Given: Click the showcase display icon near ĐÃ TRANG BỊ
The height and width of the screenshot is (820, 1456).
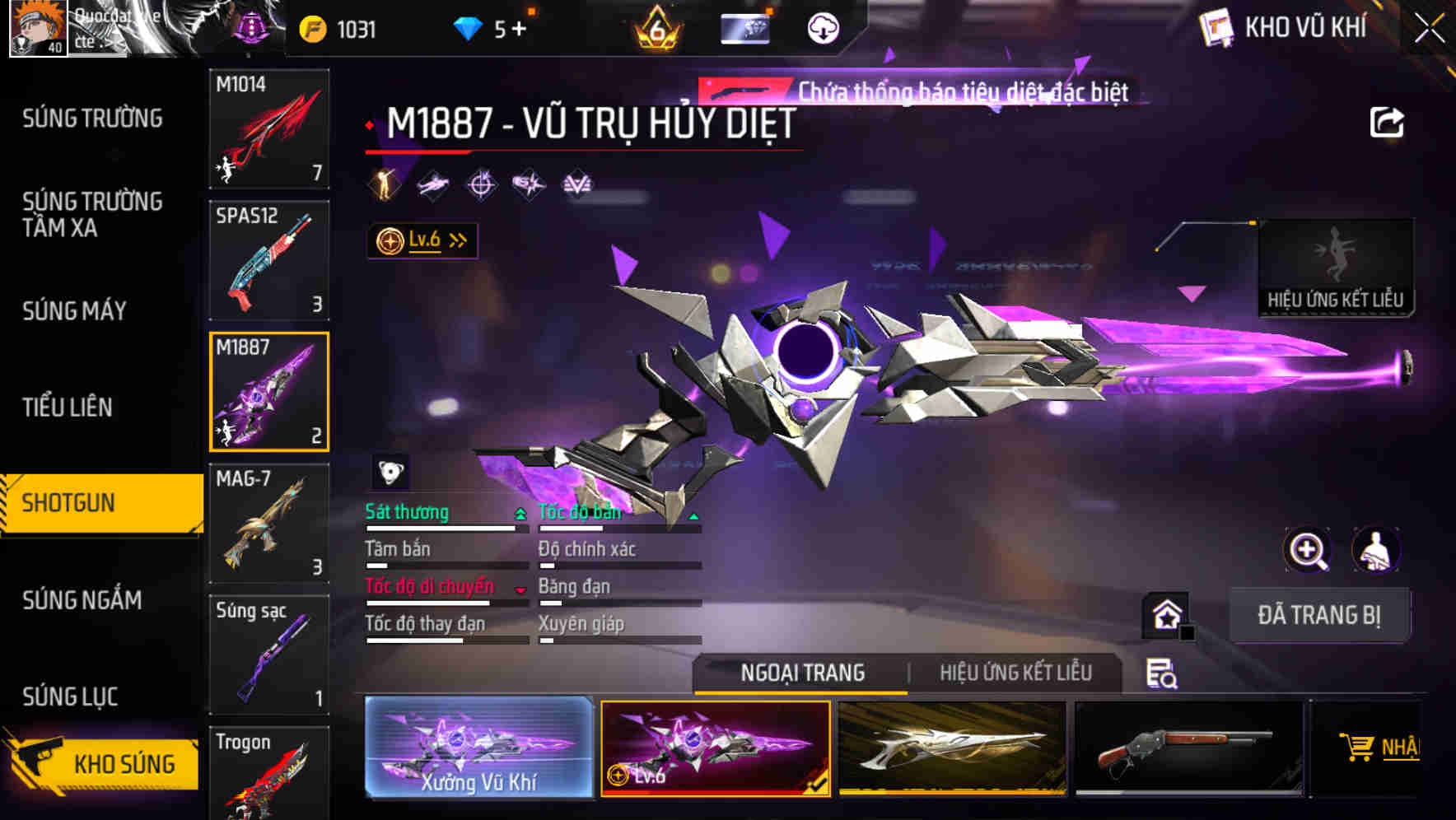Looking at the screenshot, I should (x=1166, y=616).
